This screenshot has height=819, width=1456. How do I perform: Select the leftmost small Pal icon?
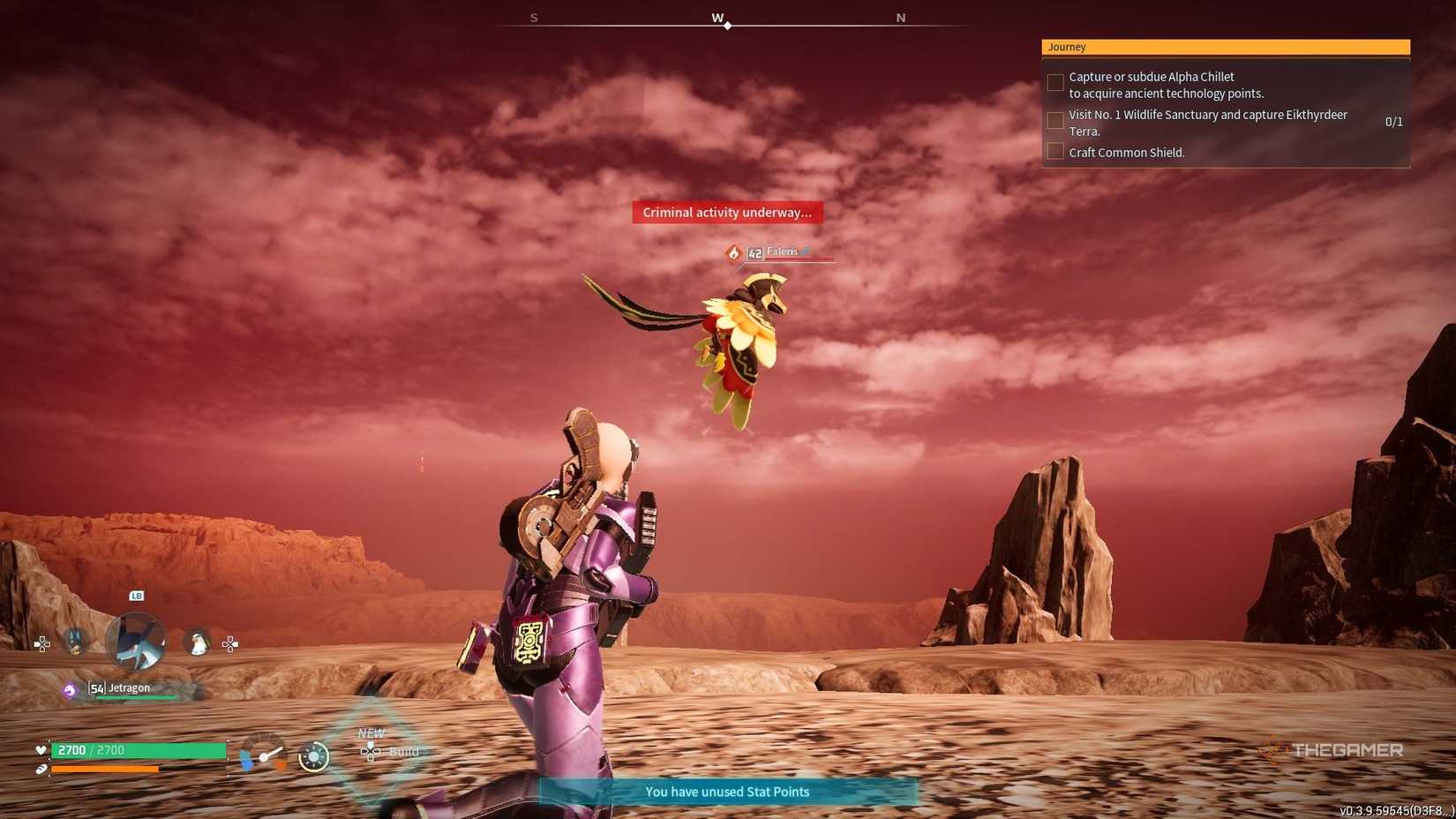pyautogui.click(x=75, y=643)
